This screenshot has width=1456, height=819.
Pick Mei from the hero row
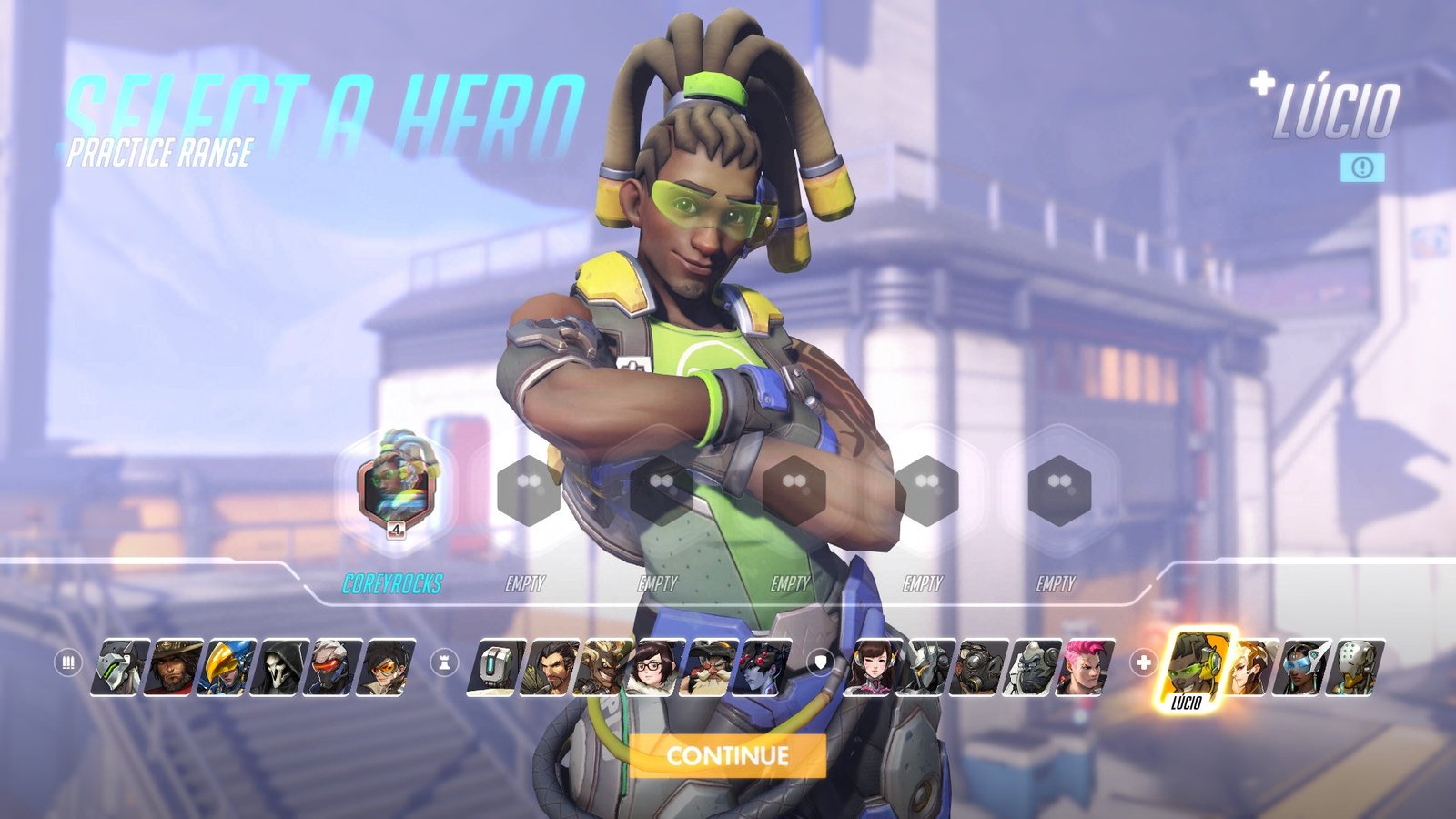pos(656,667)
